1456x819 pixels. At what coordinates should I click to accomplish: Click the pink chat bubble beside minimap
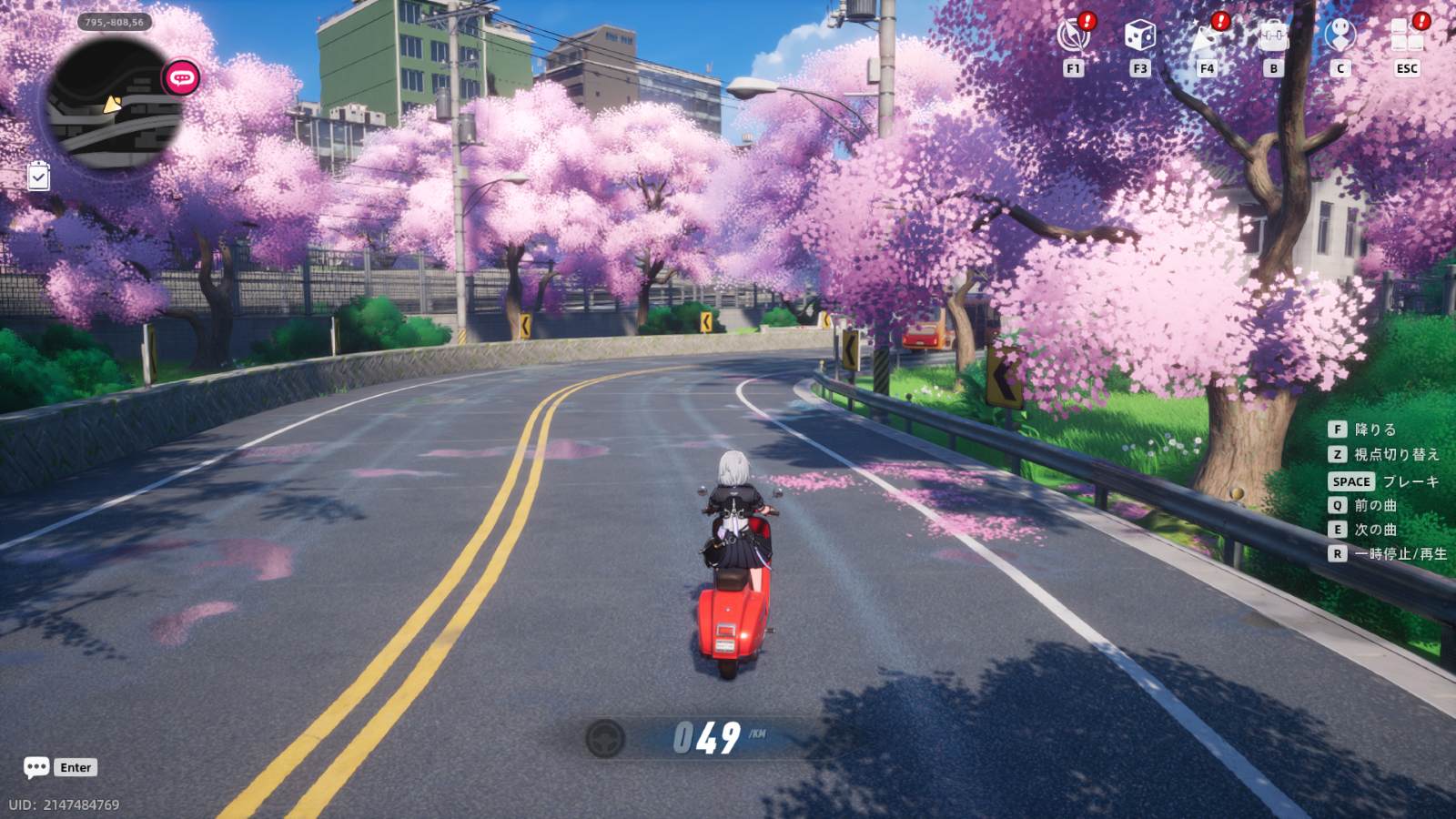tap(181, 78)
